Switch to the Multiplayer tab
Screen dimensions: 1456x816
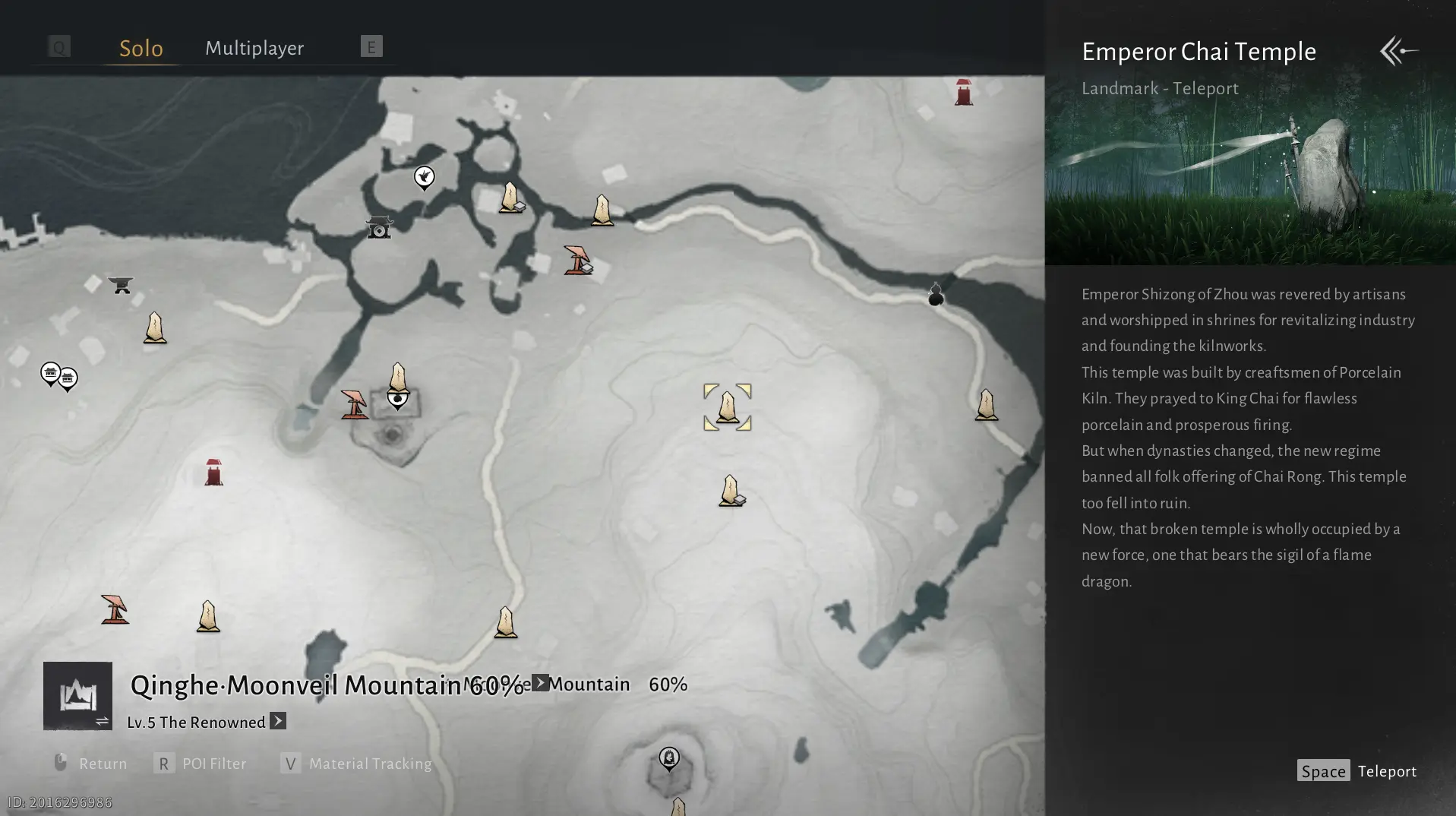click(x=254, y=48)
